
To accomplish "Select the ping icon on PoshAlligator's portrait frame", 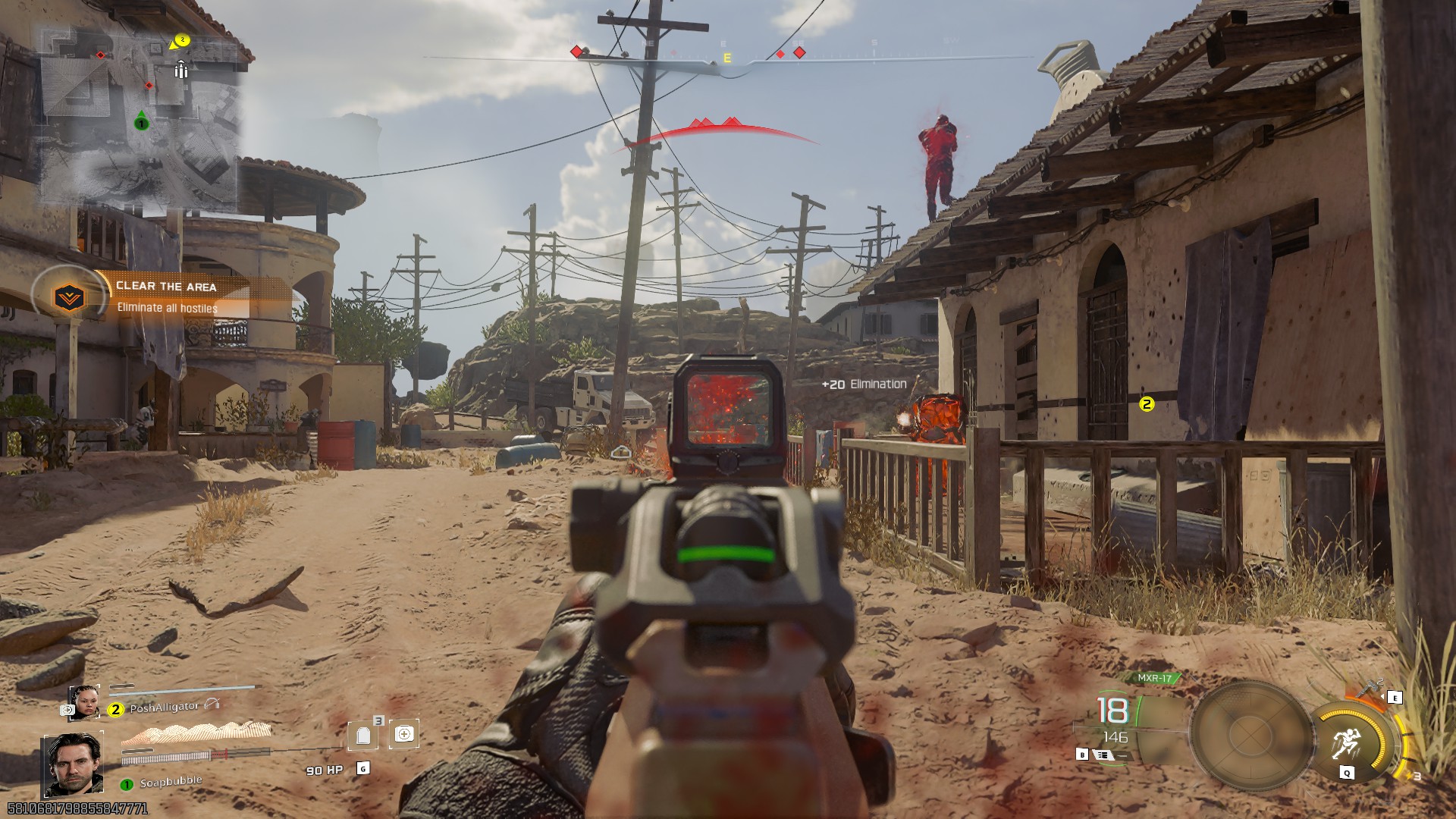I will pyautogui.click(x=67, y=710).
